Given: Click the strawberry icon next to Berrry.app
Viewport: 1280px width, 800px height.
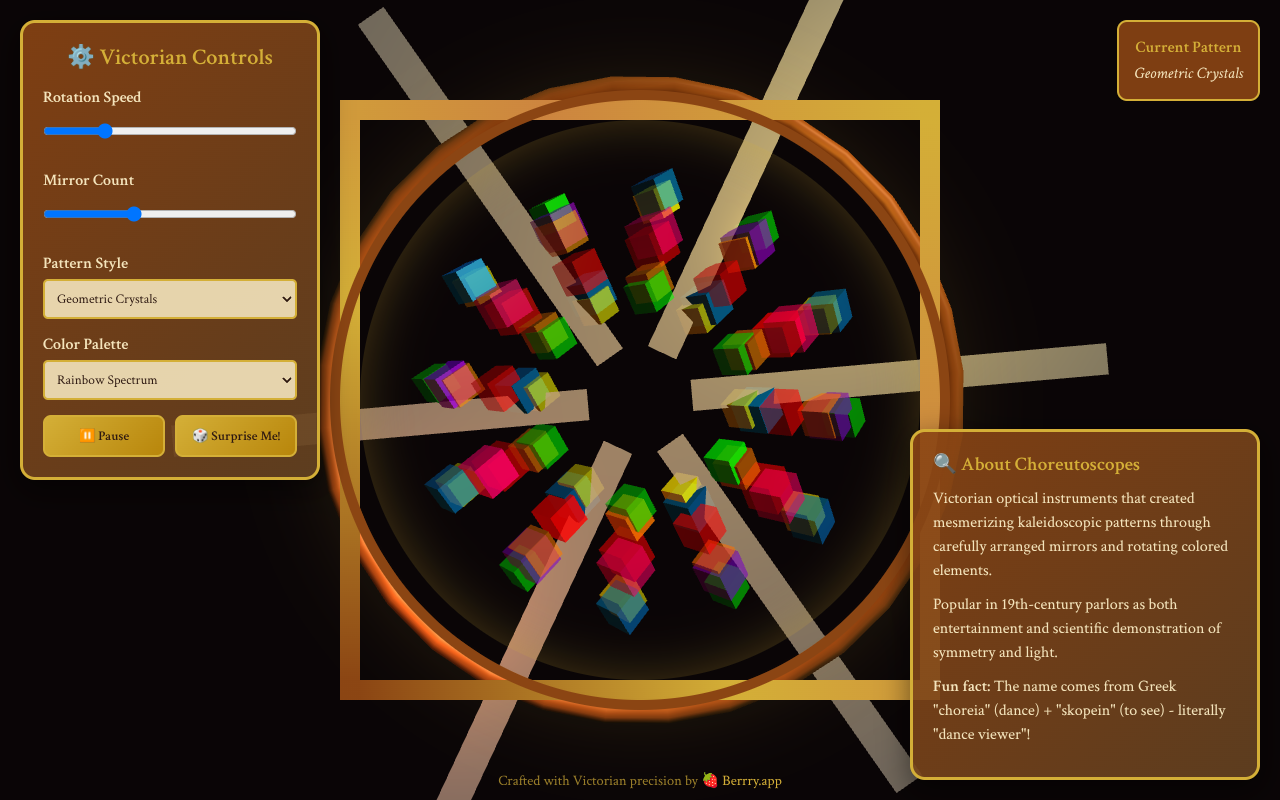Looking at the screenshot, I should click(708, 780).
